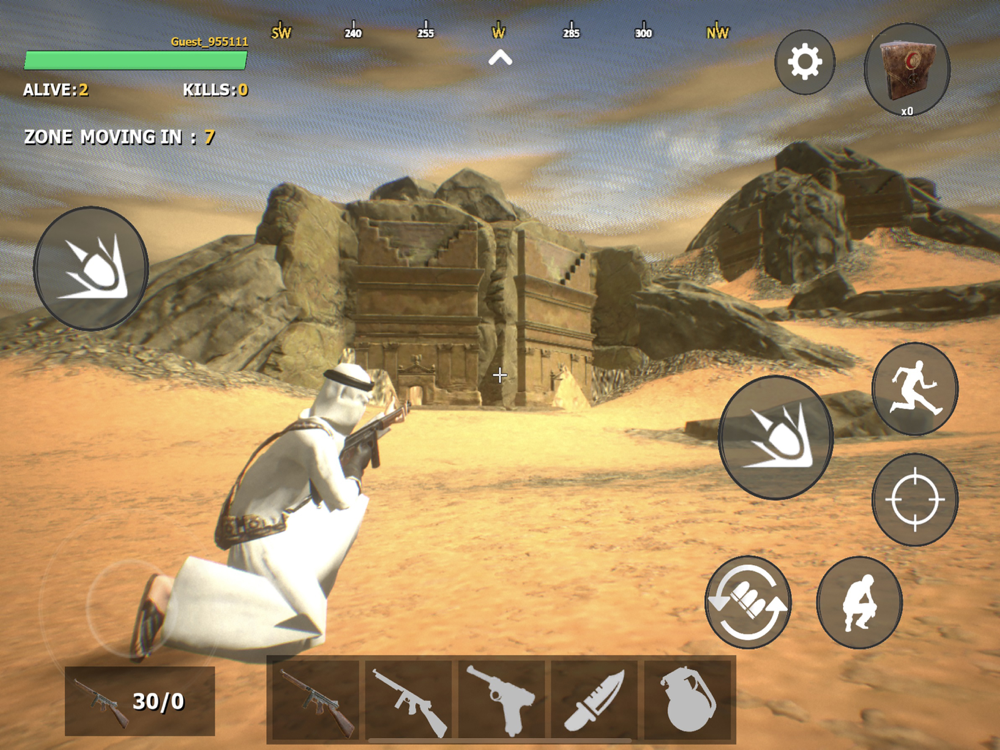
Task: Toggle the crosshair aim button
Action: click(x=915, y=499)
